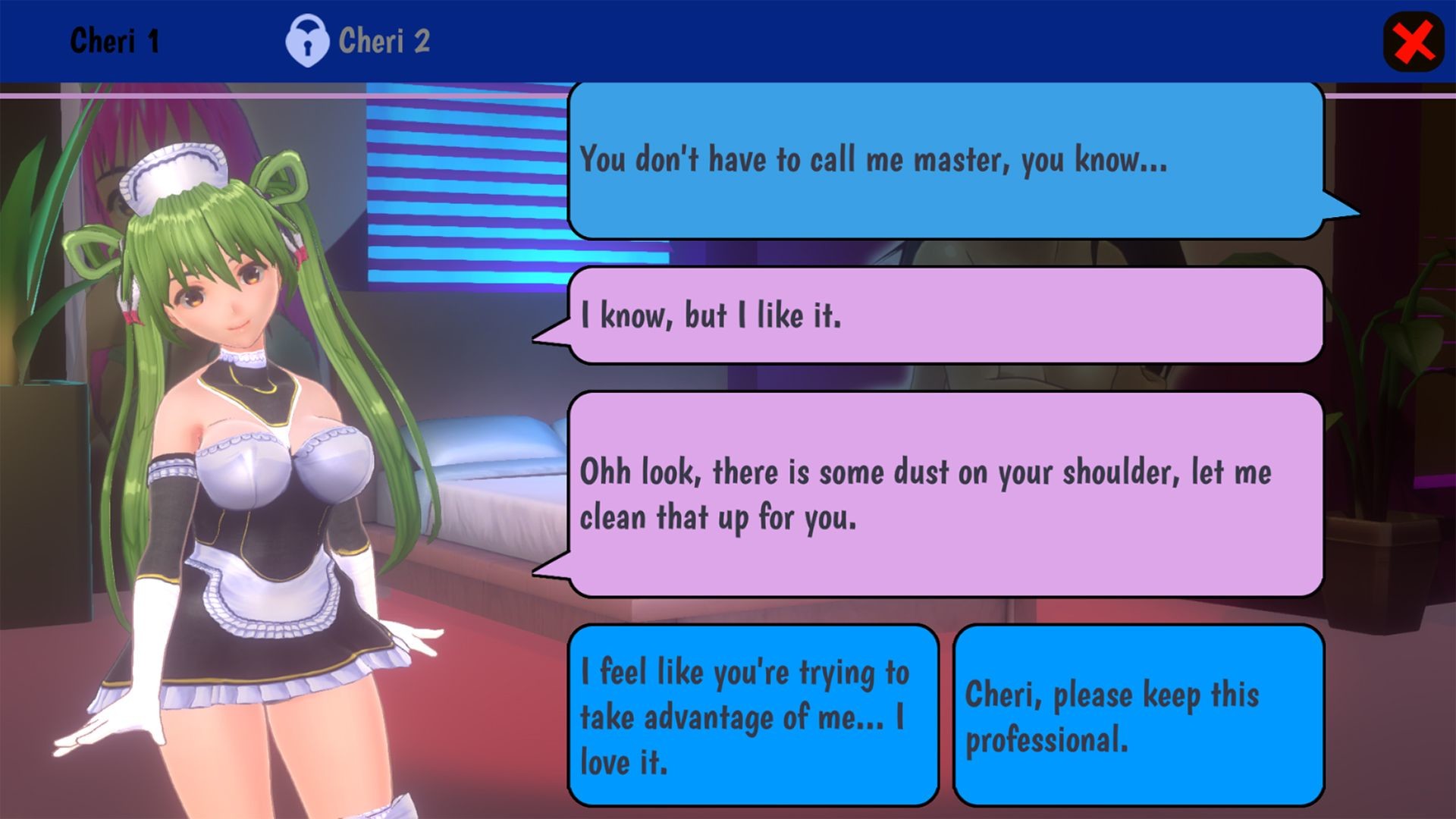Reply "Cheri, please keep this professional."
This screenshot has height=819, width=1456.
(x=1138, y=715)
